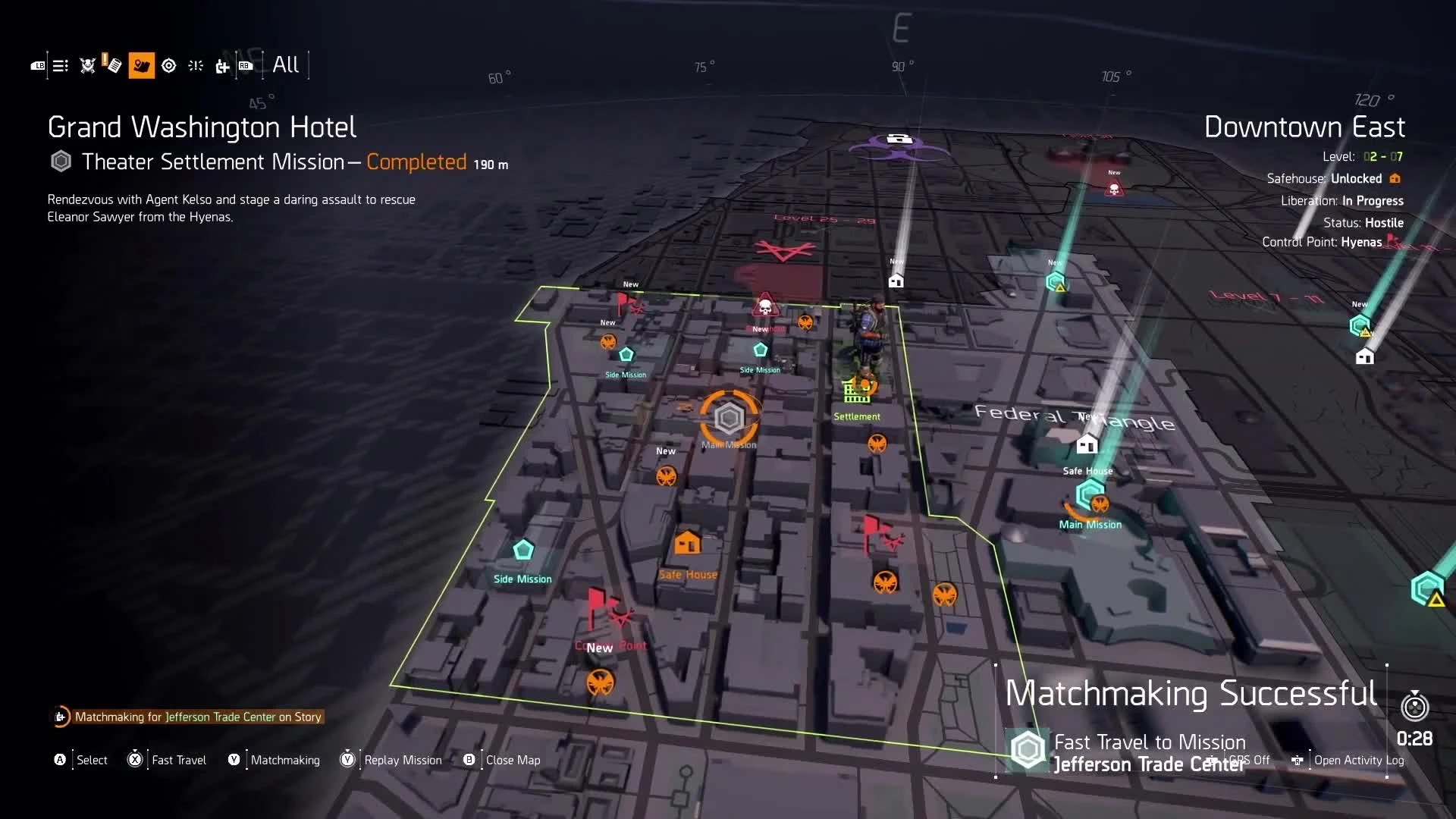Screen dimensions: 1456x819
Task: Click the add-teammate matchmaking icon in filter bar
Action: [x=222, y=67]
